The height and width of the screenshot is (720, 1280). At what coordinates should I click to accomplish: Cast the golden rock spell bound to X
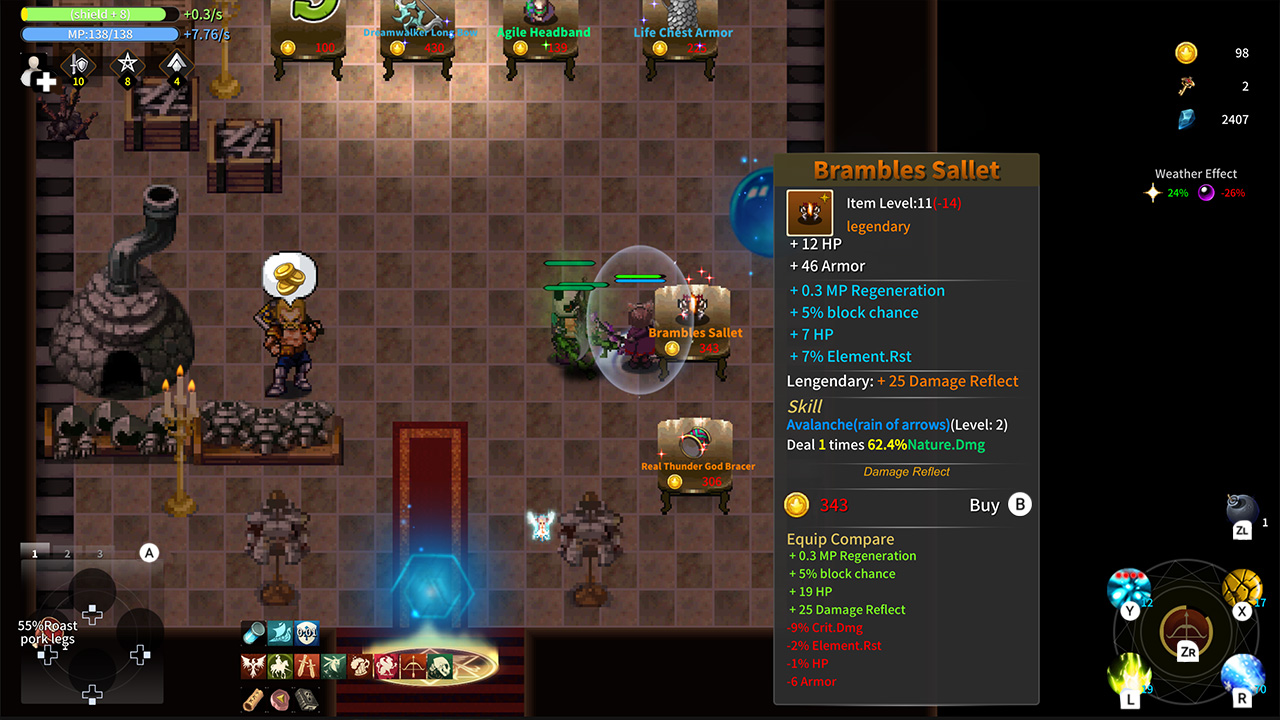click(x=1241, y=588)
